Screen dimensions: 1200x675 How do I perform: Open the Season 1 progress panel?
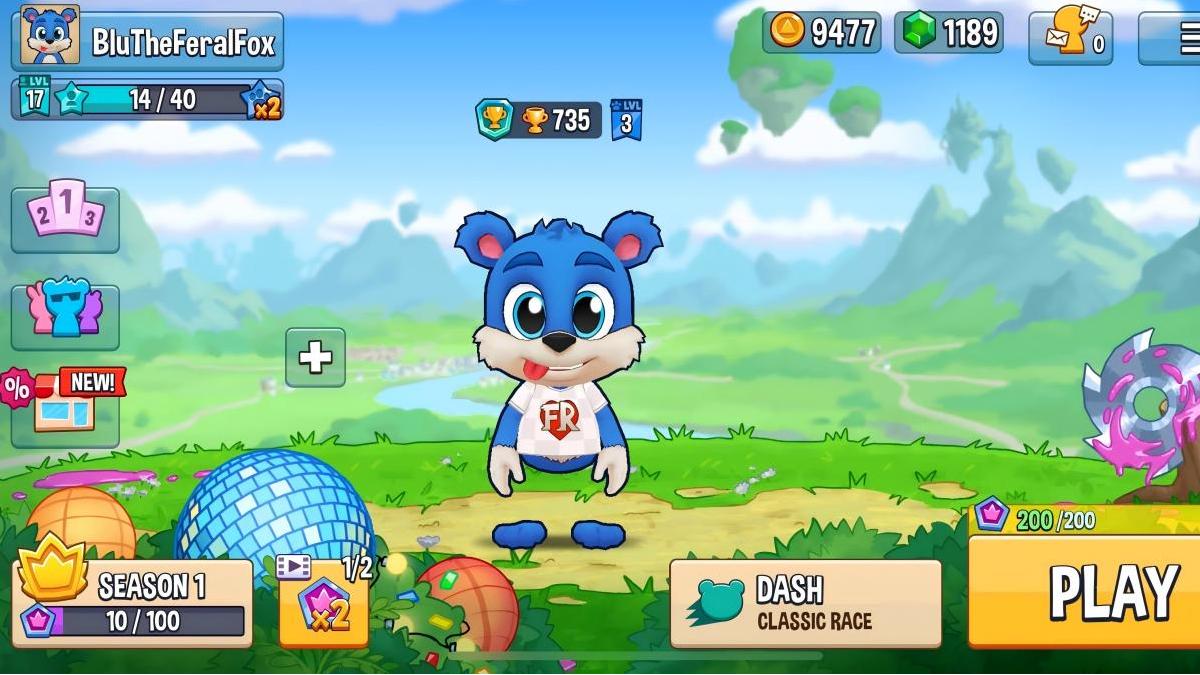click(x=133, y=602)
